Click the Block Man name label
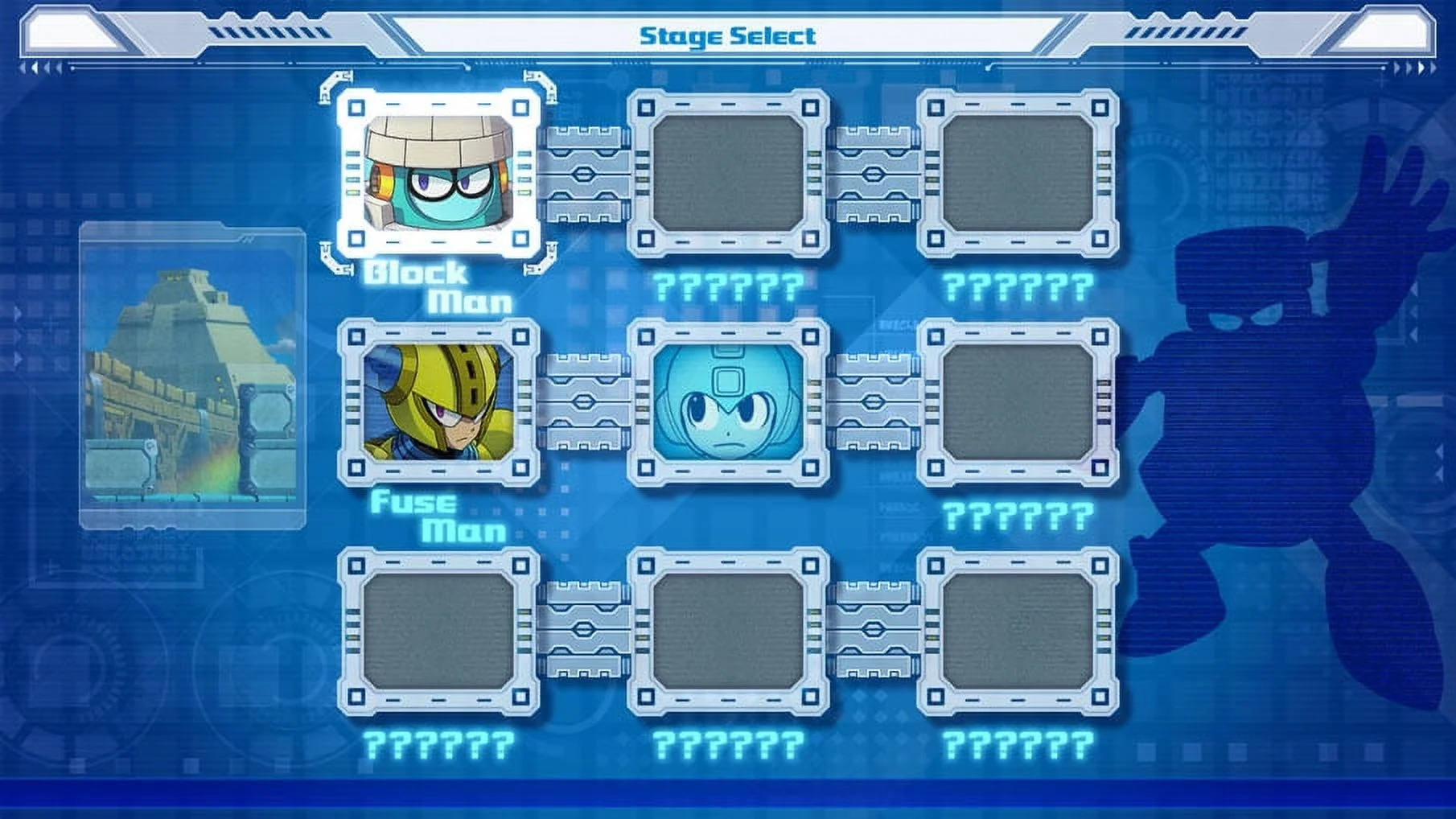Image resolution: width=1456 pixels, height=819 pixels. click(x=438, y=290)
